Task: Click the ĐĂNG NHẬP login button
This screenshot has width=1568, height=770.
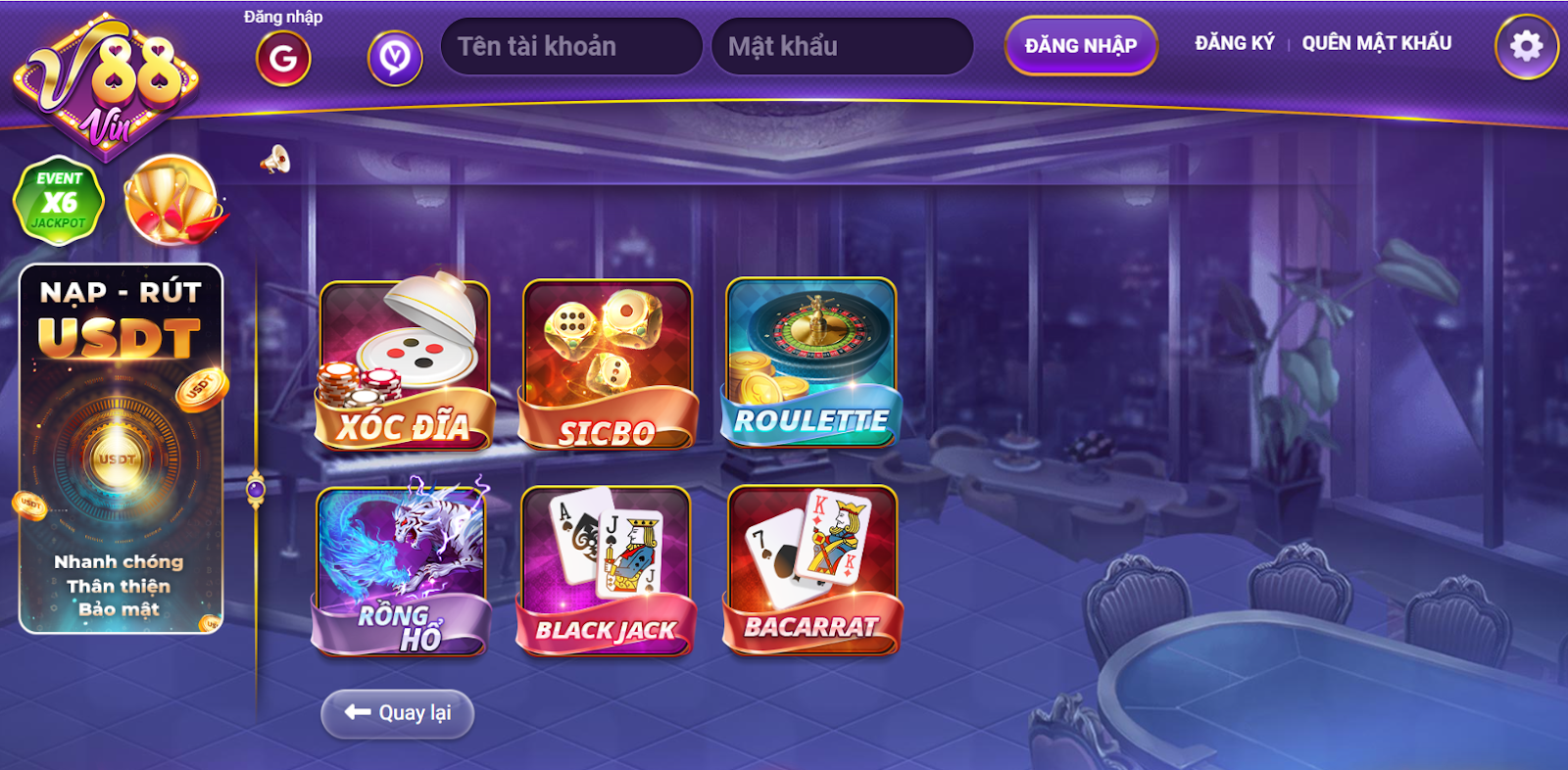Action: click(x=1081, y=46)
